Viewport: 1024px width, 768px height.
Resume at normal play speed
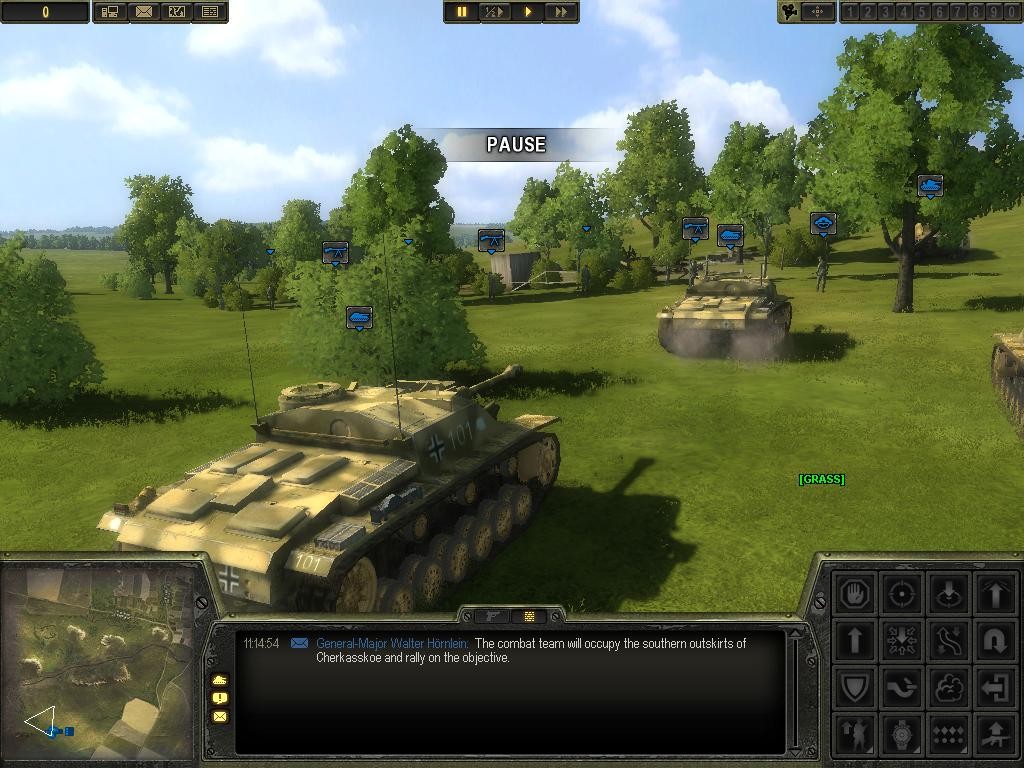point(528,12)
